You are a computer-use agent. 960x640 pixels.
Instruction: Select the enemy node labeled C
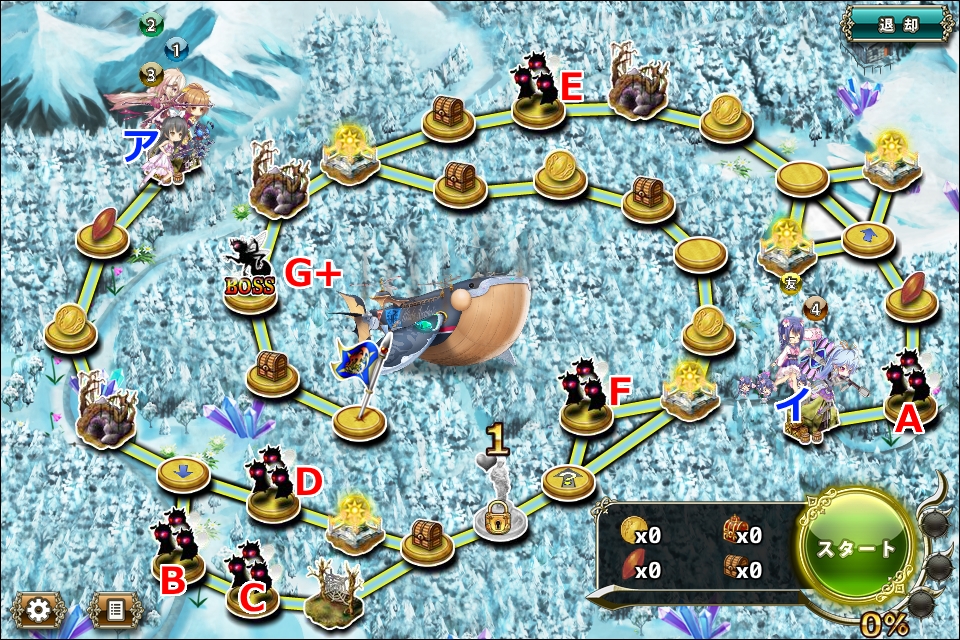click(x=252, y=580)
